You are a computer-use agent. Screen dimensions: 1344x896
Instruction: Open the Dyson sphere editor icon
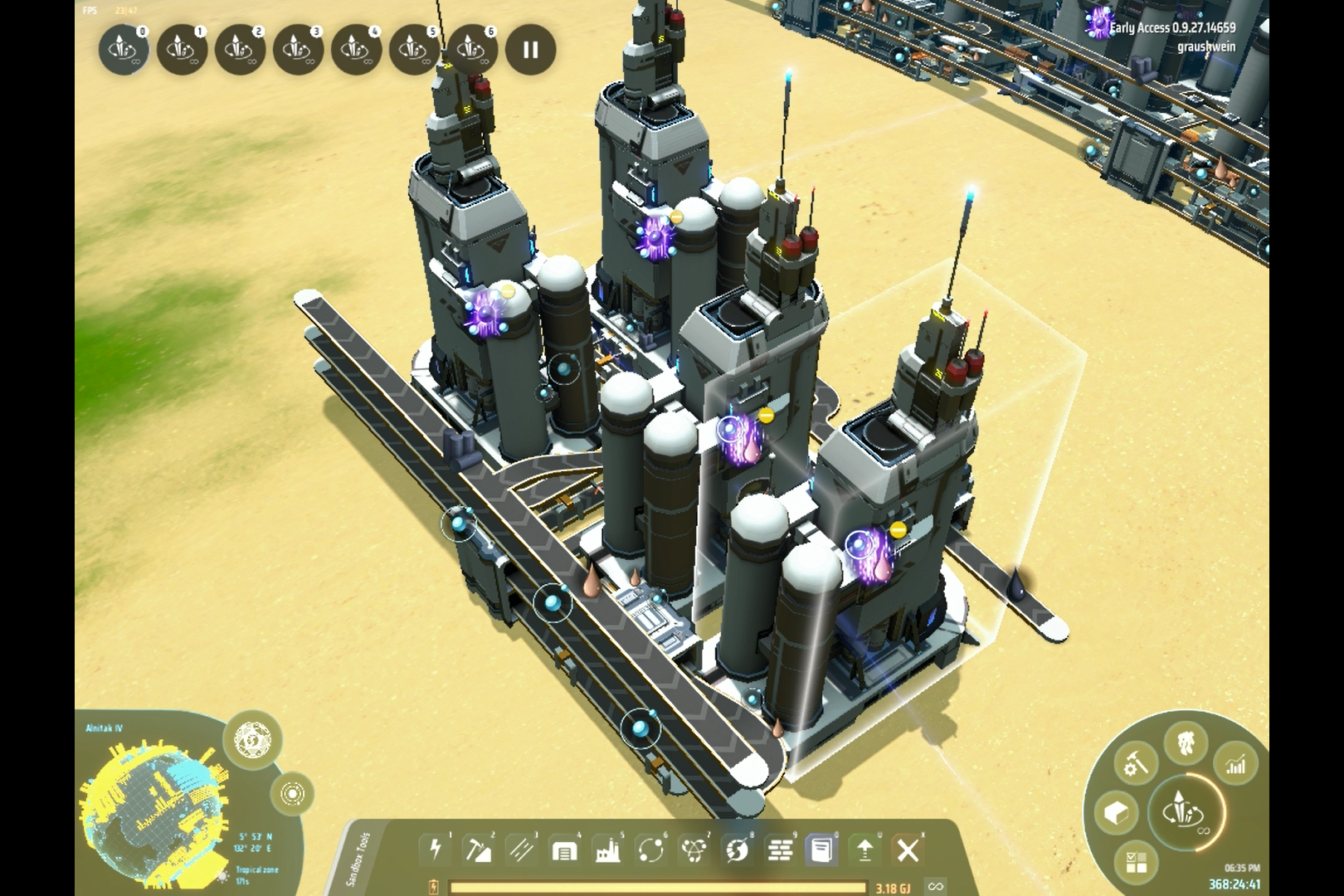(252, 738)
